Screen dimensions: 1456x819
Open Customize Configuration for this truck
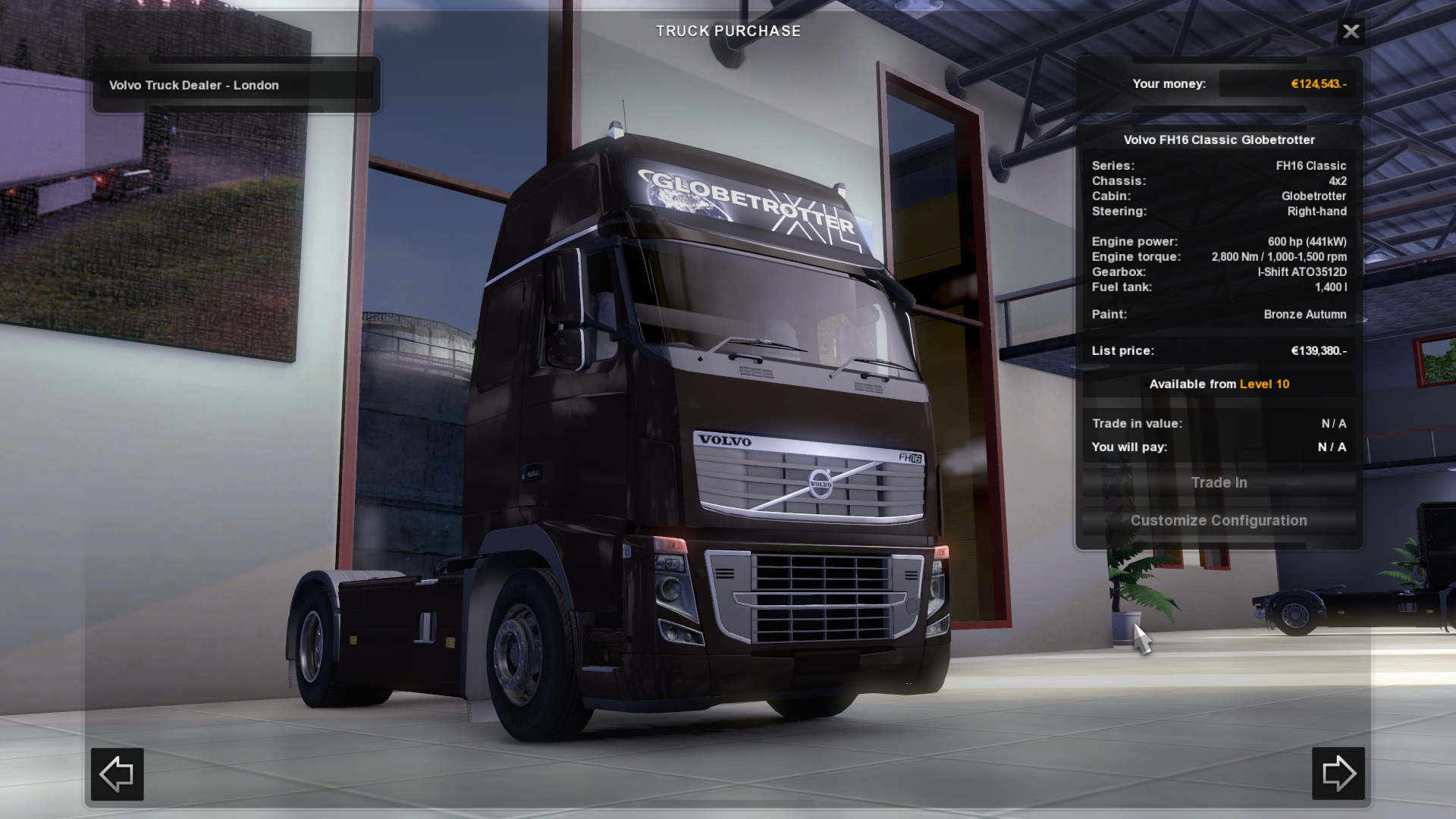click(1219, 521)
